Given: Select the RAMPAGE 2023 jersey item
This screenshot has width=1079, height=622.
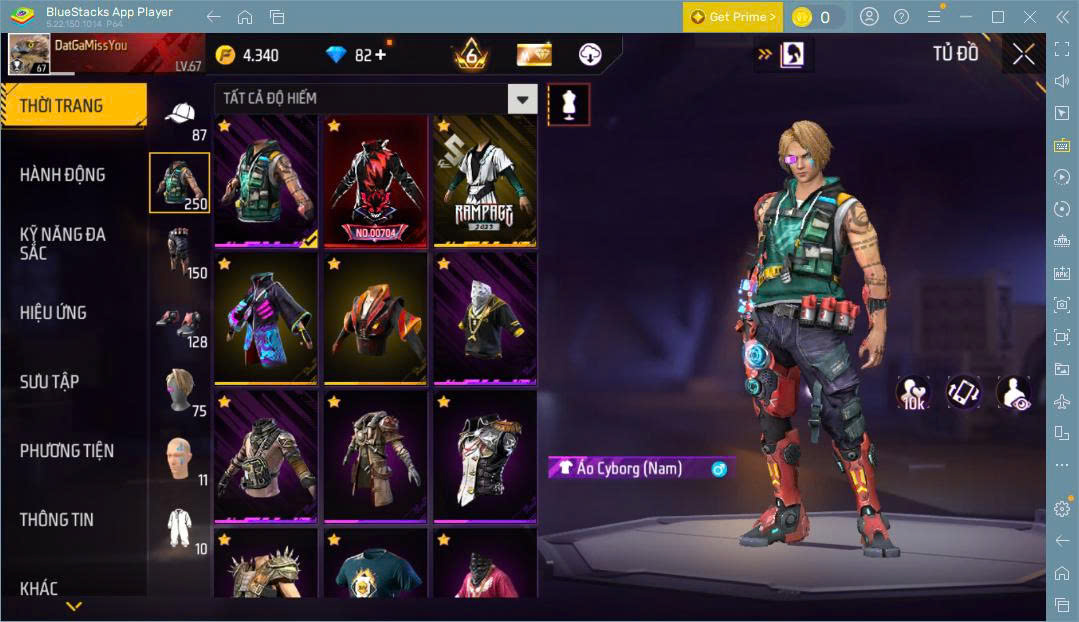Looking at the screenshot, I should 484,180.
